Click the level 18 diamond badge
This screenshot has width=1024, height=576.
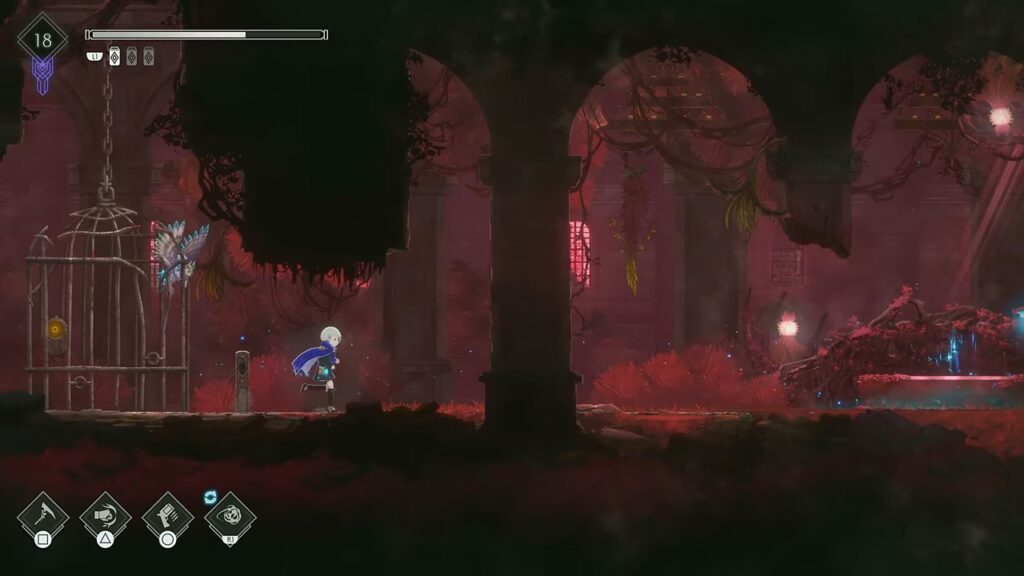[x=42, y=41]
